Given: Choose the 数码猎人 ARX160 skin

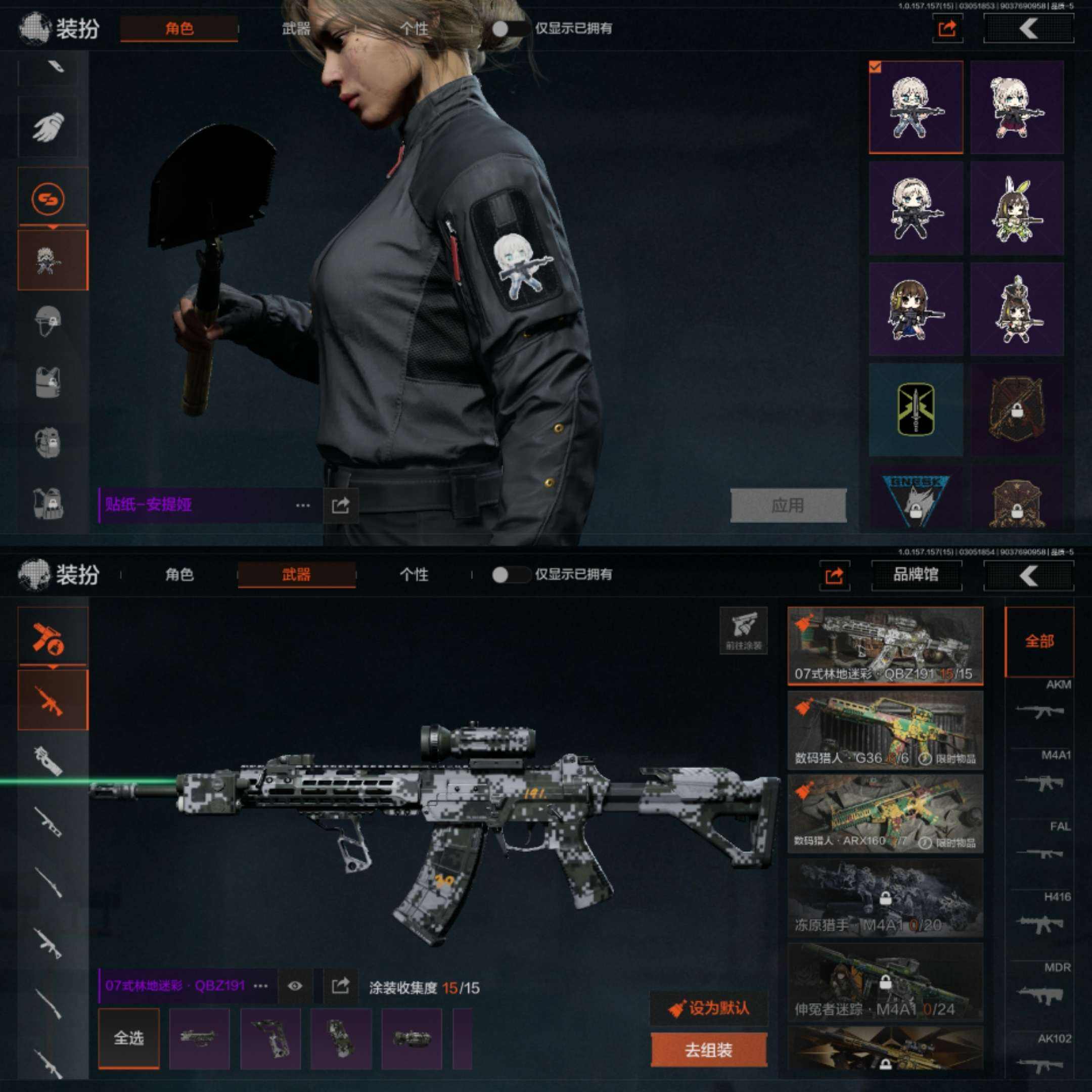Looking at the screenshot, I should [885, 814].
